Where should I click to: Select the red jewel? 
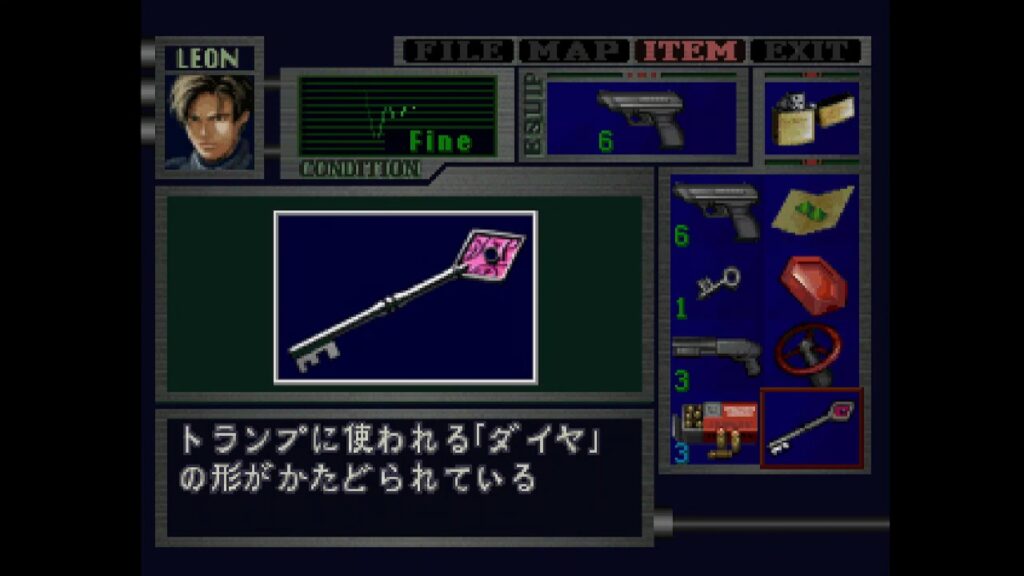(811, 284)
